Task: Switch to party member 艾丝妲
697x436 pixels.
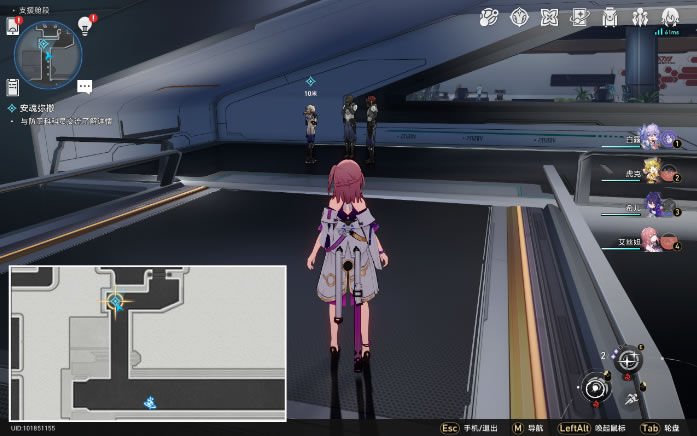Action: point(651,243)
